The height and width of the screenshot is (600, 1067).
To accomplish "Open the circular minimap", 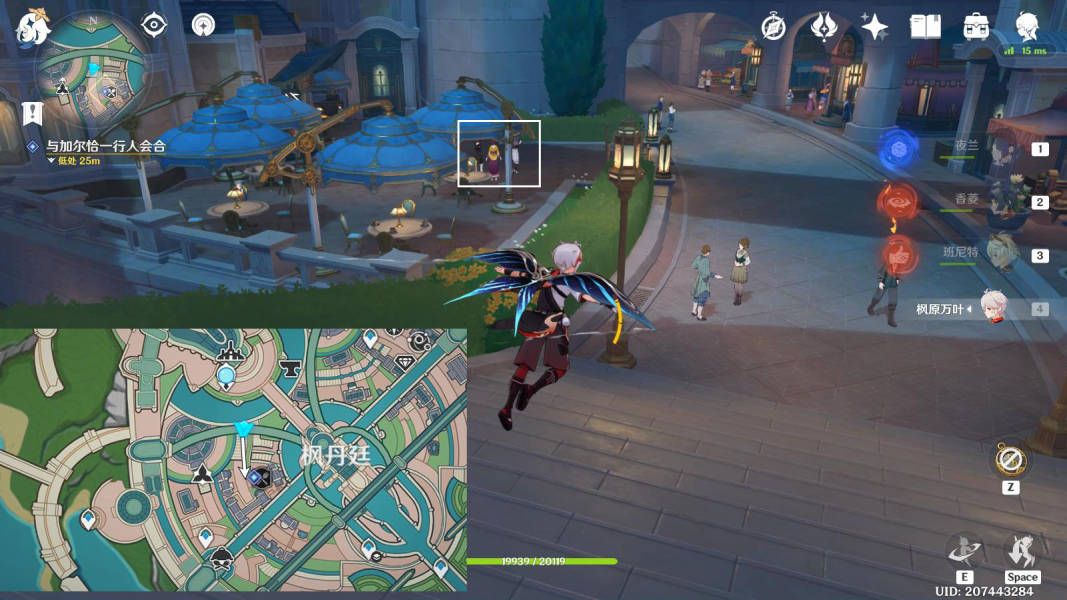I will 93,72.
